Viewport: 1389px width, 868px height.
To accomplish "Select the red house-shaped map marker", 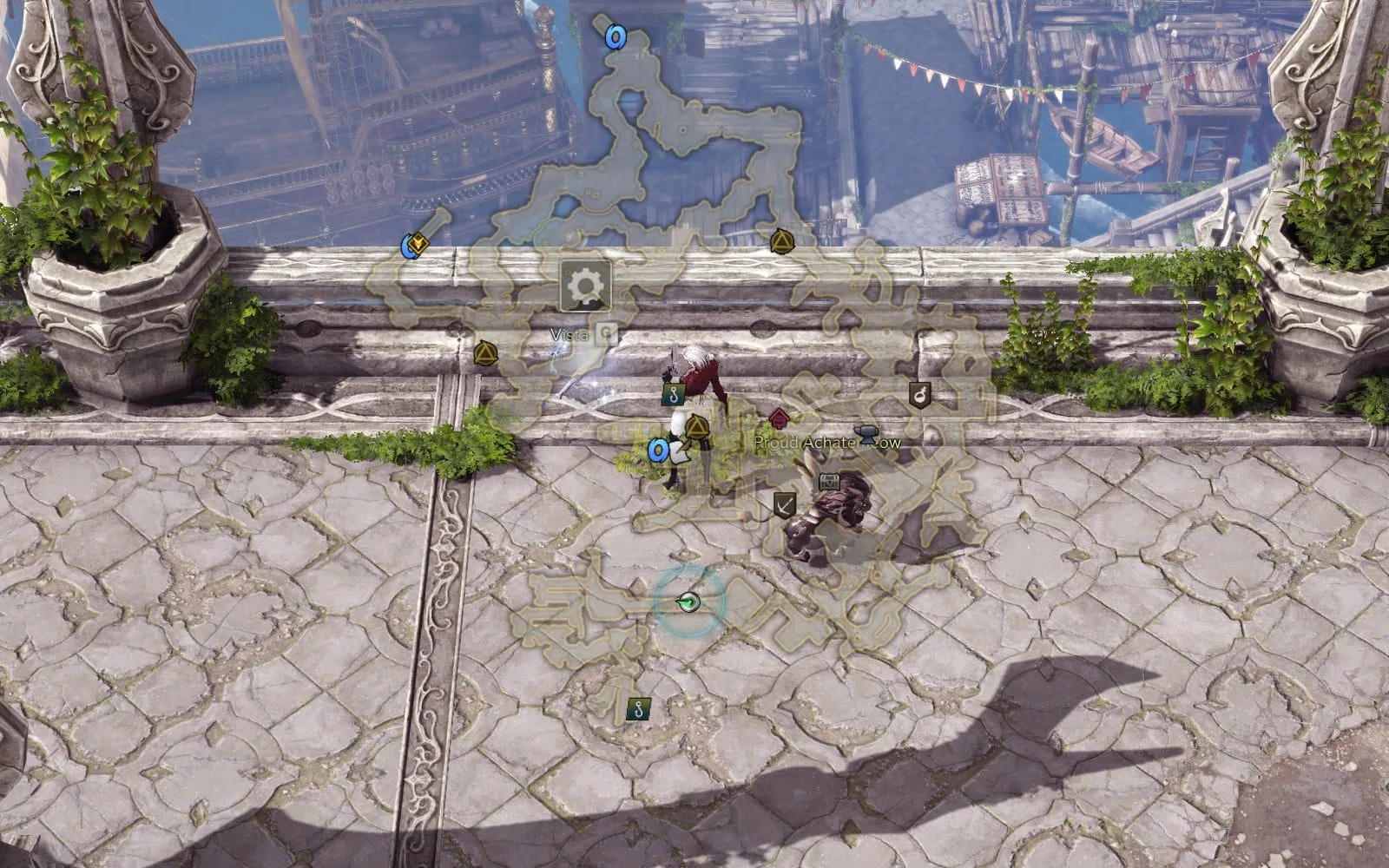I will click(x=779, y=418).
